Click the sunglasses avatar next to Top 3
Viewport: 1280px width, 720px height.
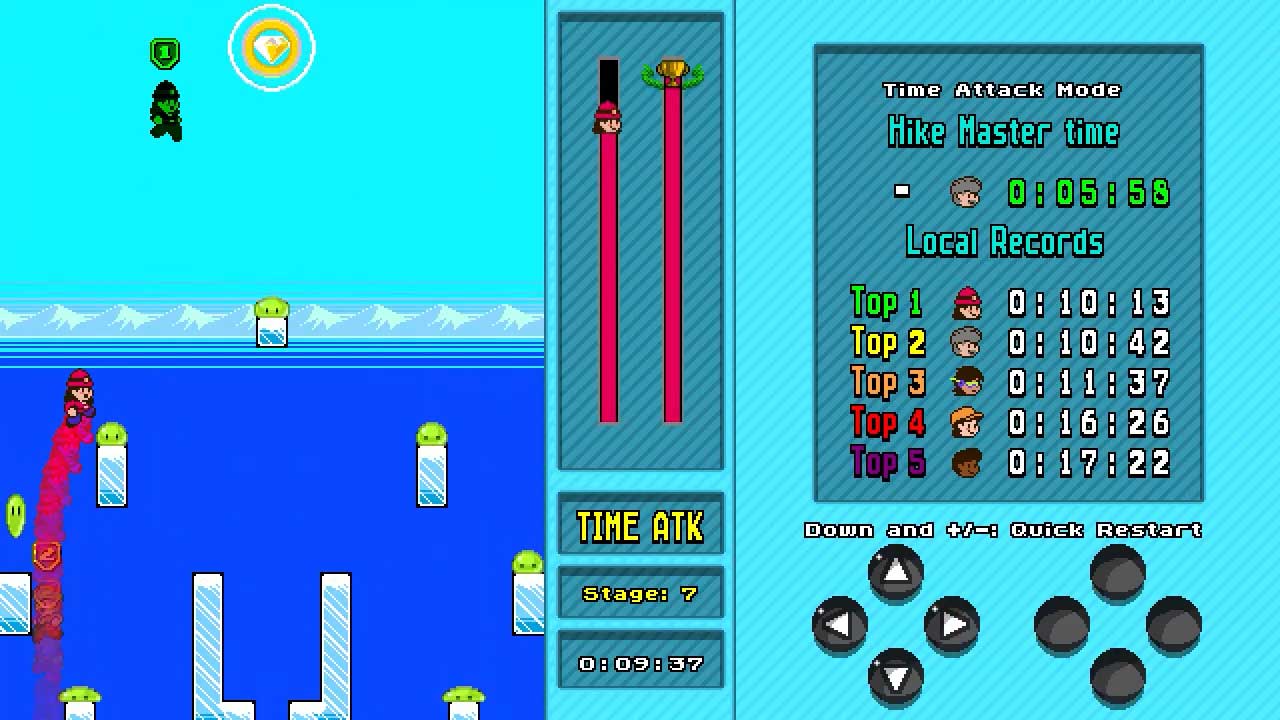tap(966, 383)
